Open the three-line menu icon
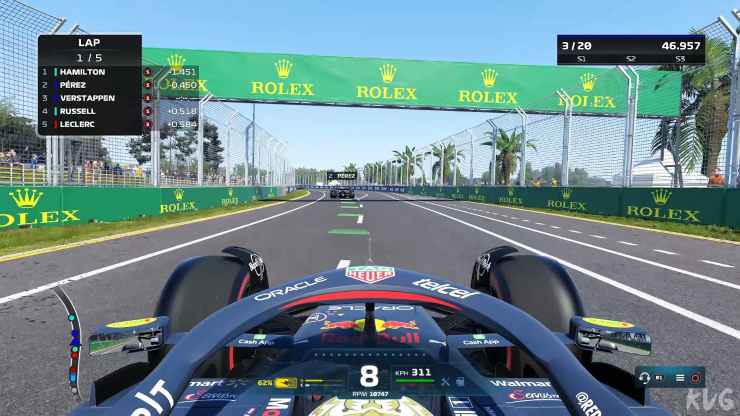The width and height of the screenshot is (740, 416). [679, 378]
